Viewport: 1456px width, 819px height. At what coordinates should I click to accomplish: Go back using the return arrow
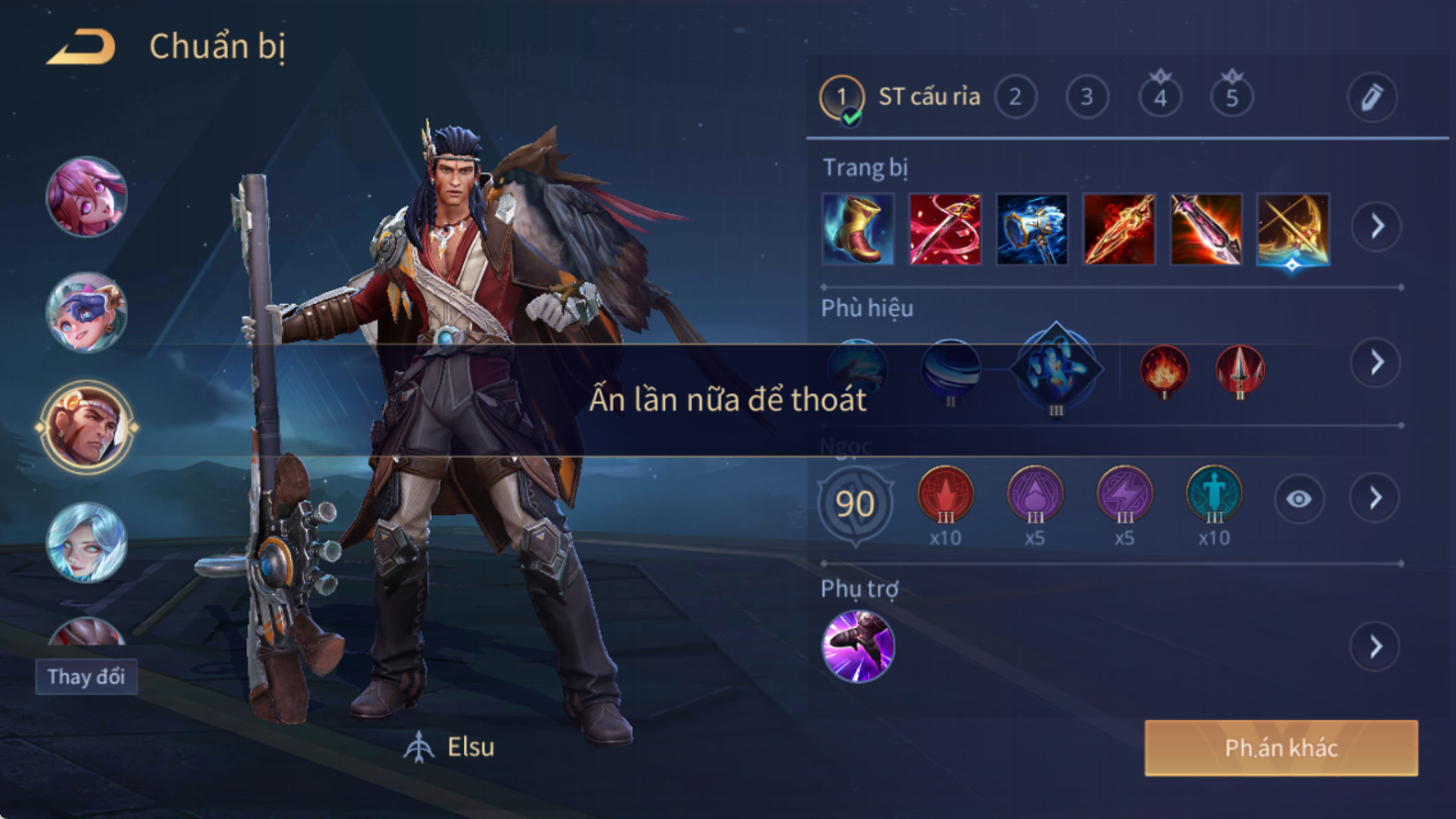click(x=81, y=47)
